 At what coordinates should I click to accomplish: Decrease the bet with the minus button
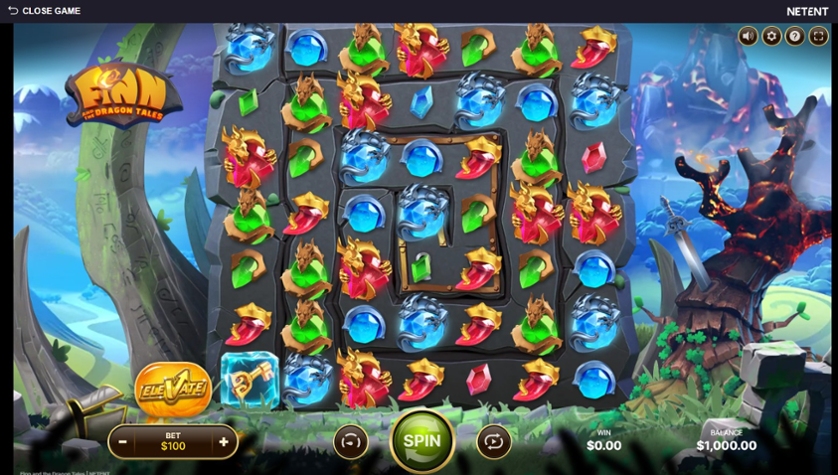coord(123,441)
